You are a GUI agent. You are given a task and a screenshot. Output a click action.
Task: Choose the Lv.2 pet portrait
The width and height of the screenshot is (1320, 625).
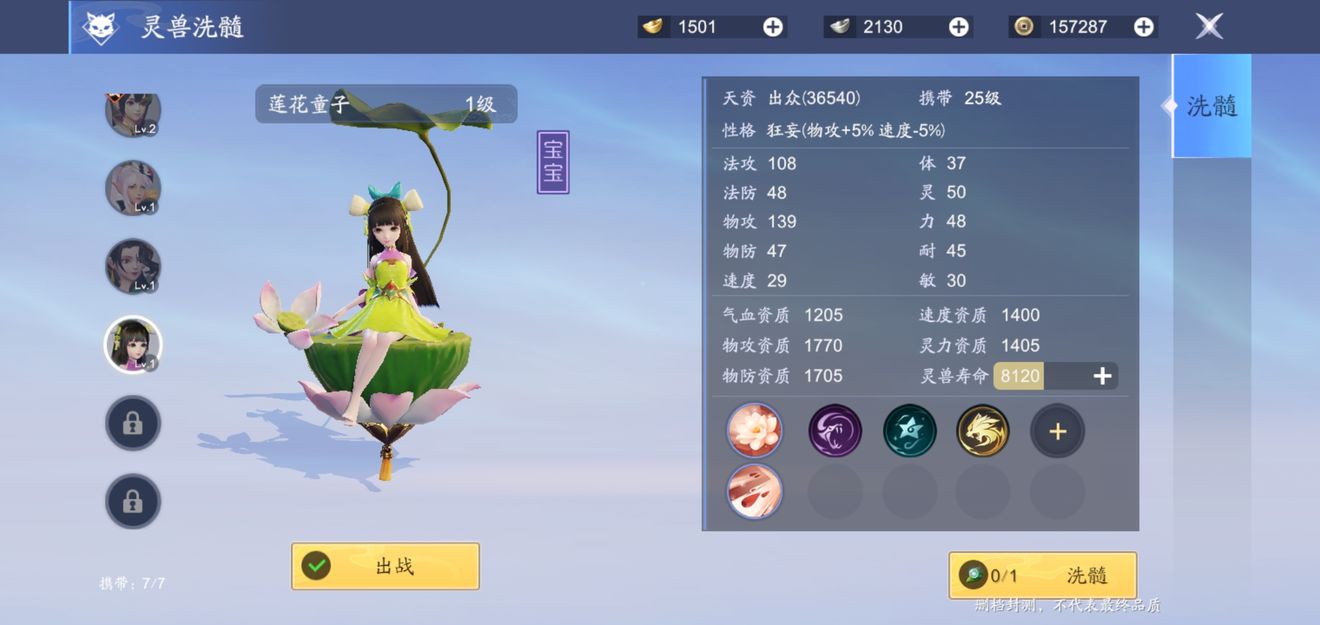[x=133, y=113]
